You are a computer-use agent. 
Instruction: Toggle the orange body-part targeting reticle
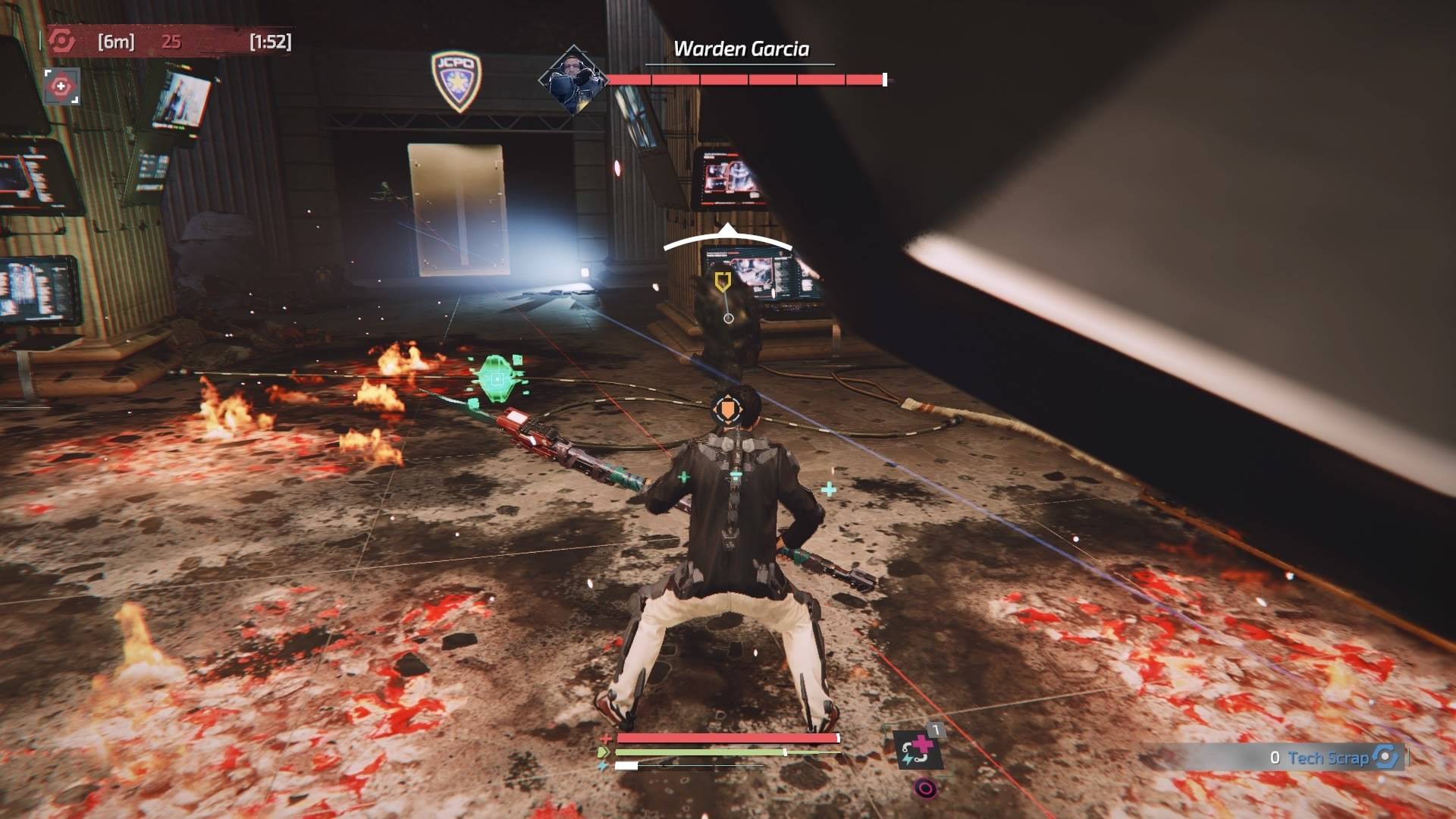click(727, 410)
